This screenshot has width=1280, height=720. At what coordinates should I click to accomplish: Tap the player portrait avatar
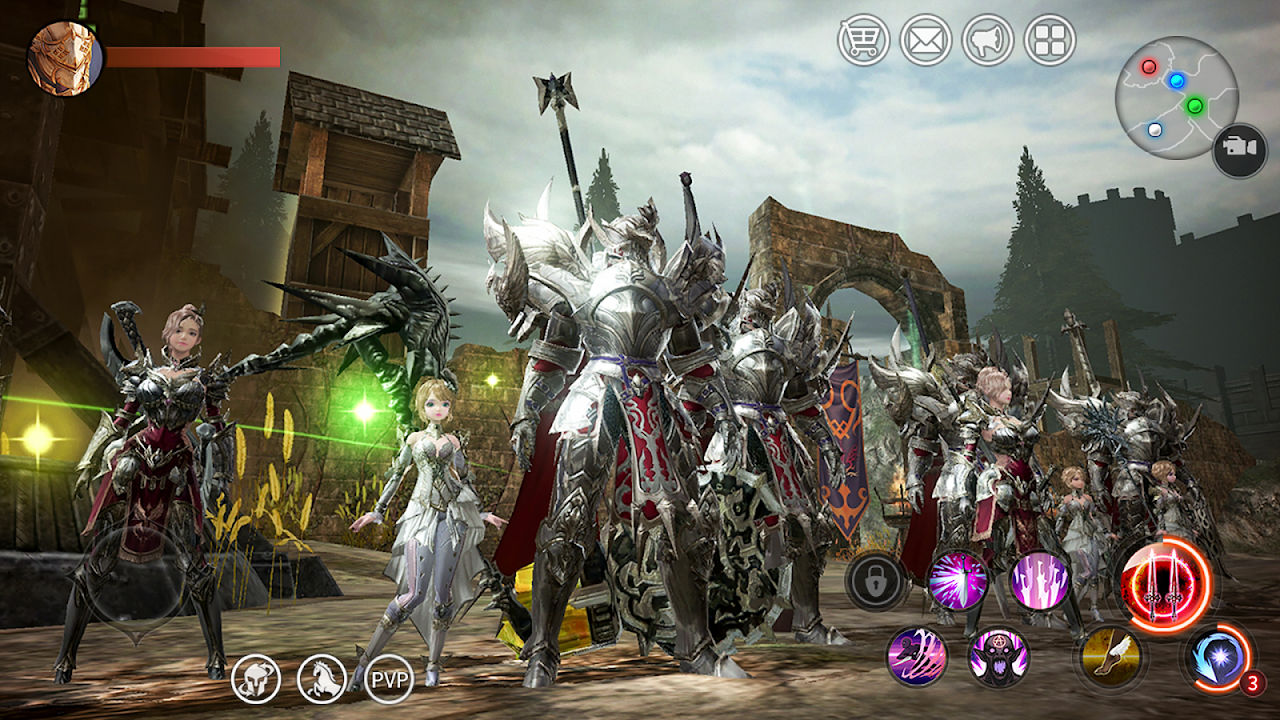[65, 58]
